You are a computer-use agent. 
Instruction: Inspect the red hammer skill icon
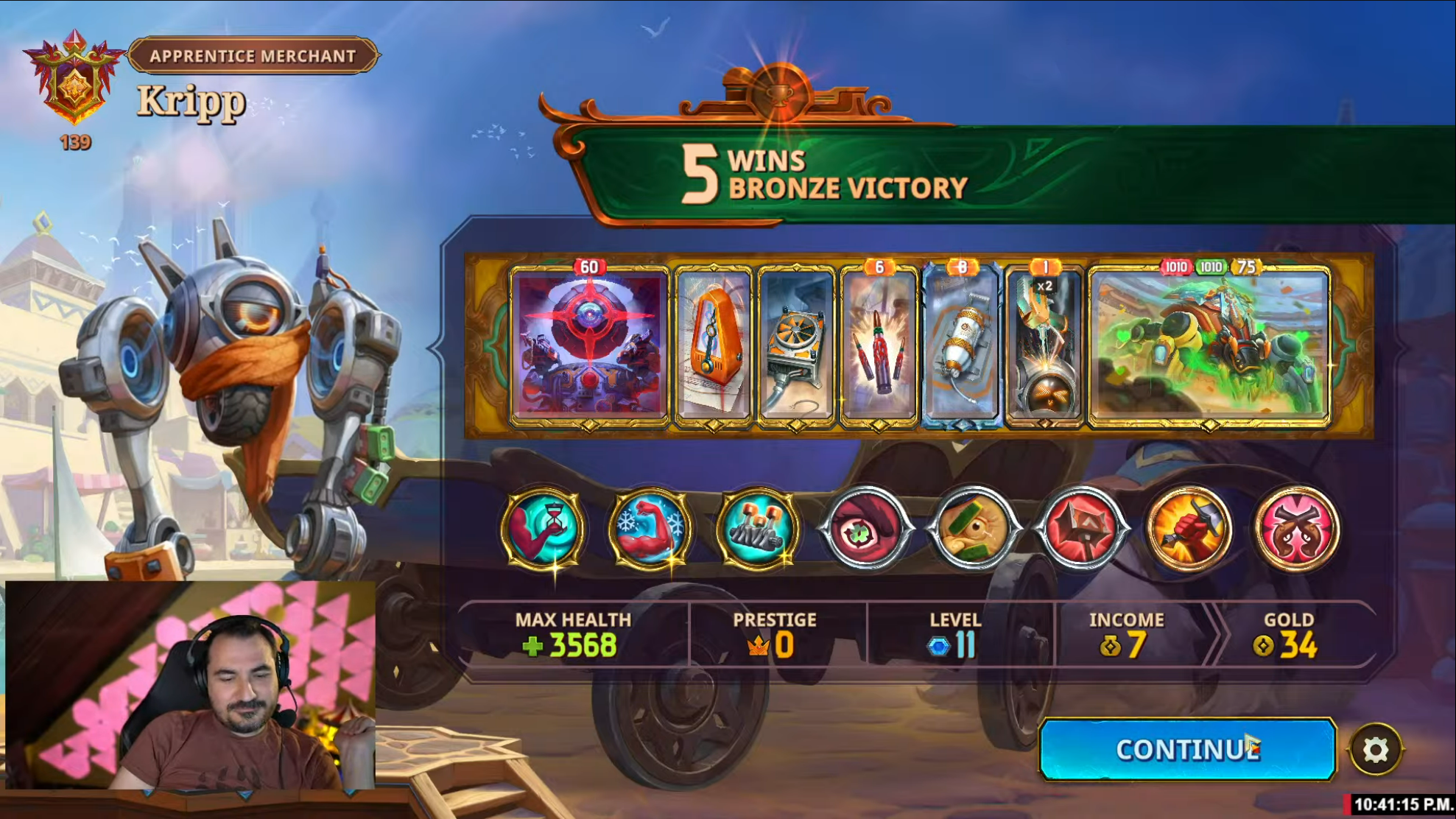(1081, 528)
